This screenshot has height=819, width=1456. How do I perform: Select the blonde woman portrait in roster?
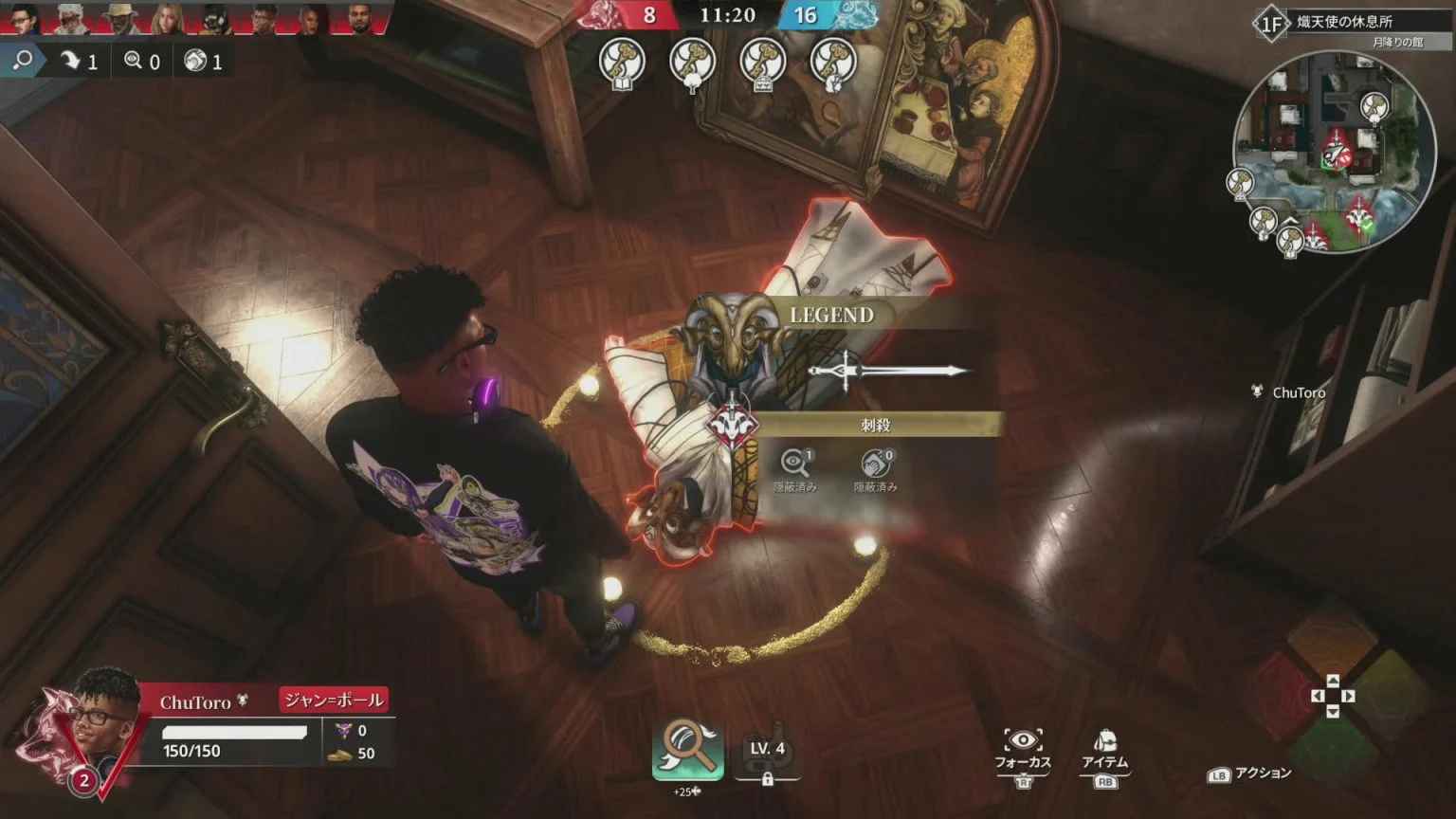click(168, 18)
